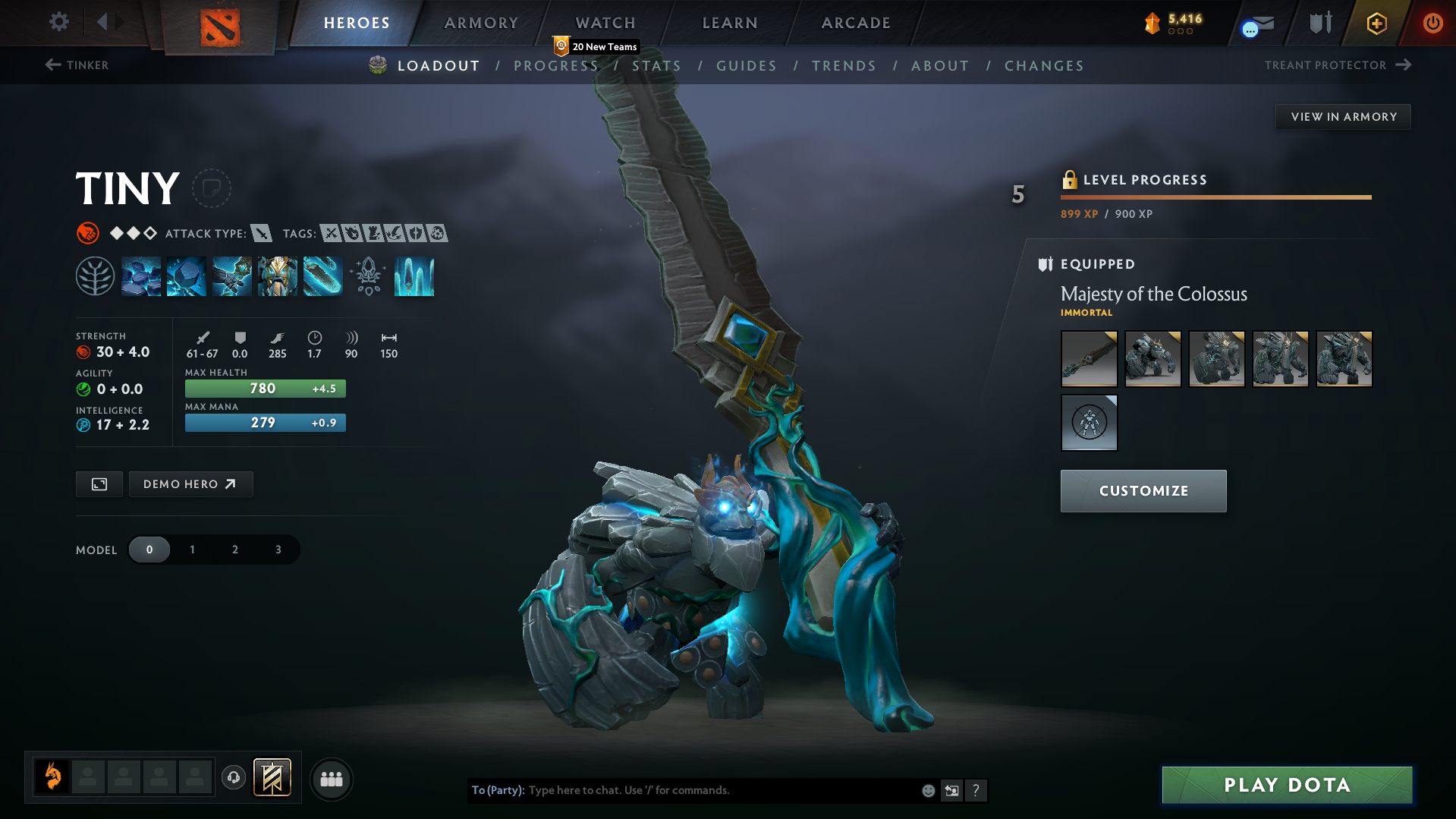
Task: Click CUSTOMIZE under Majesty of the Colossus
Action: (x=1143, y=490)
